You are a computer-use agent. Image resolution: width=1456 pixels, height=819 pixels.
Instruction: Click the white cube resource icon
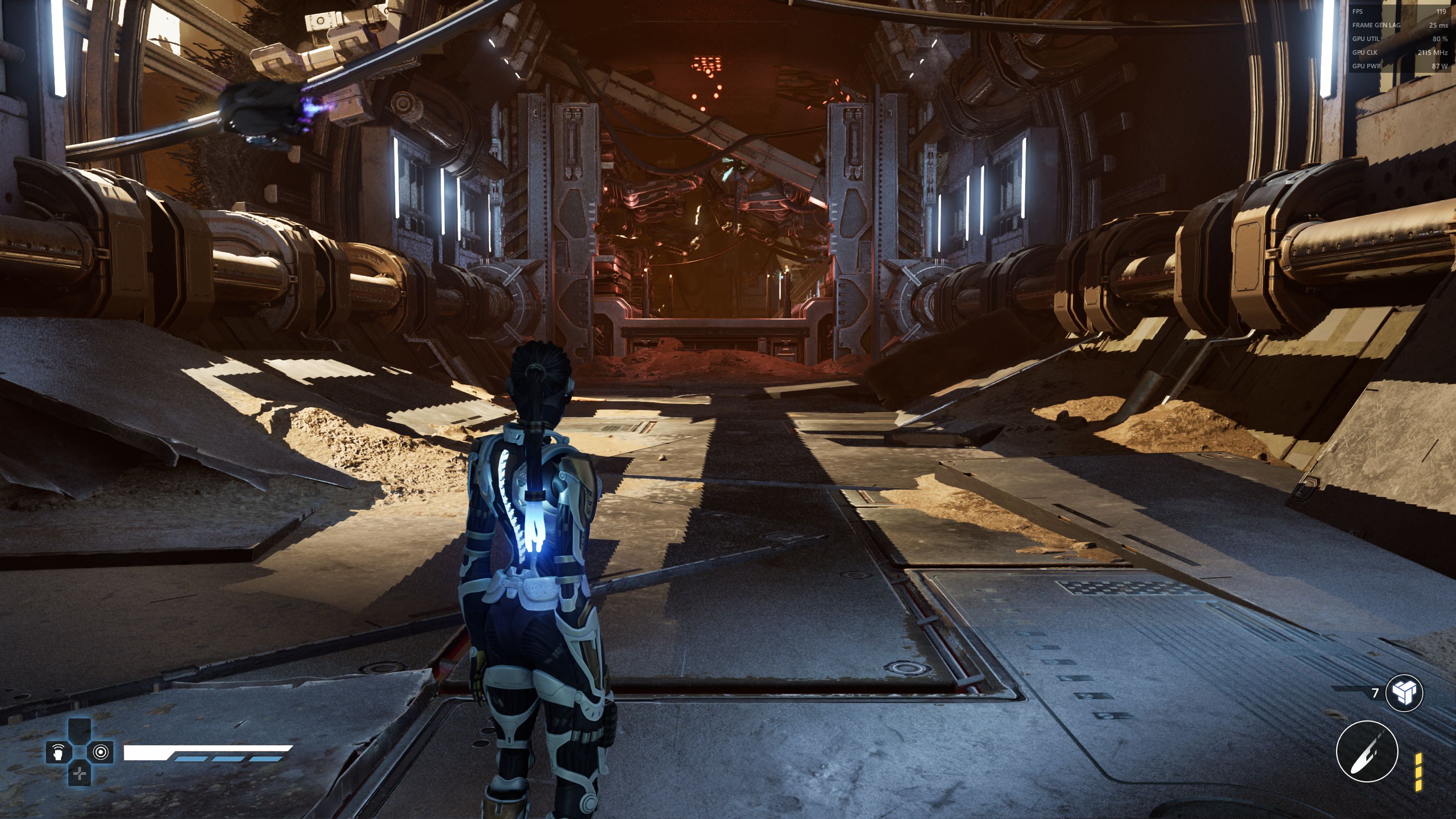[x=1404, y=693]
